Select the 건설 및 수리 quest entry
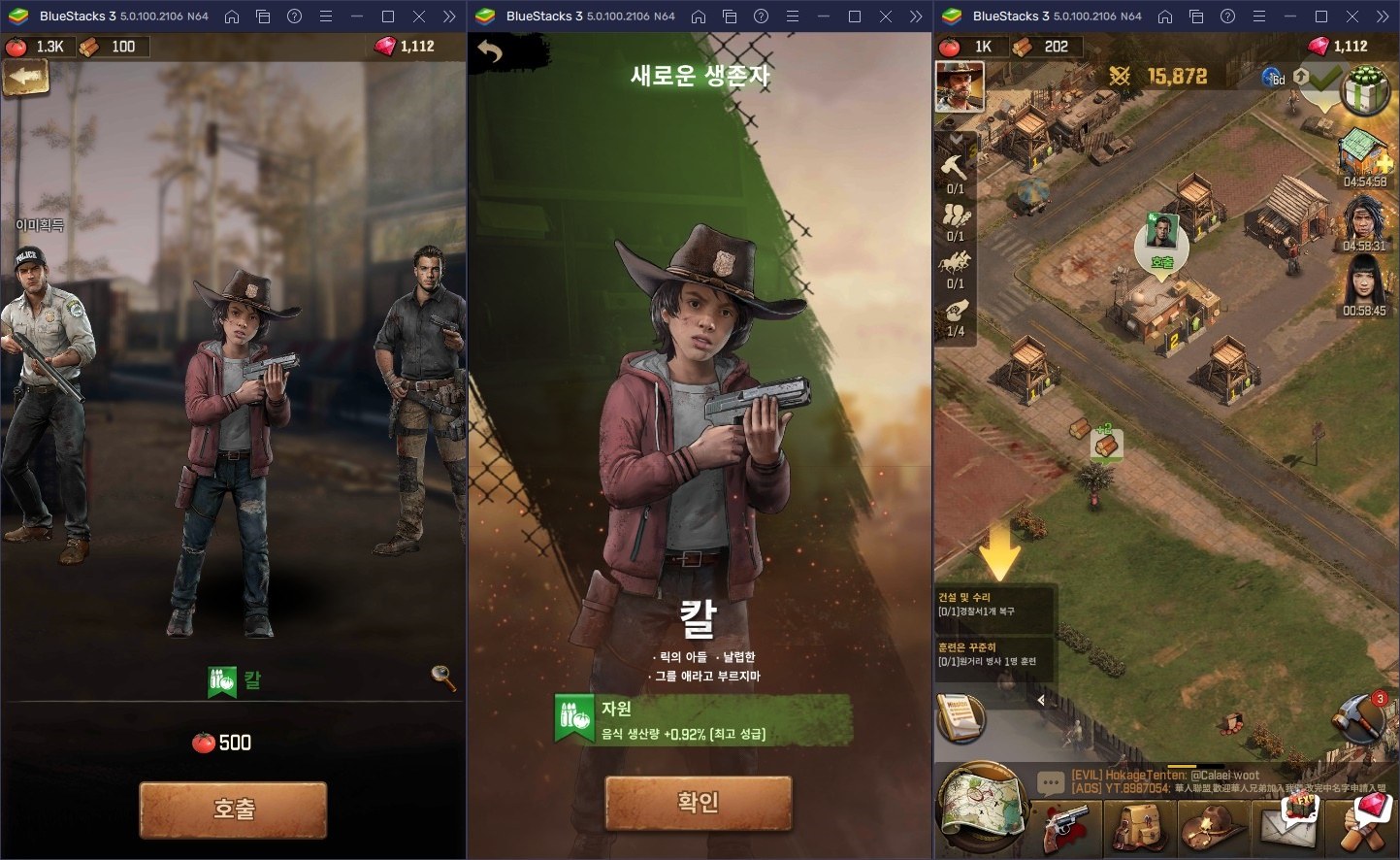Screen dimensions: 1400x860 tap(994, 605)
